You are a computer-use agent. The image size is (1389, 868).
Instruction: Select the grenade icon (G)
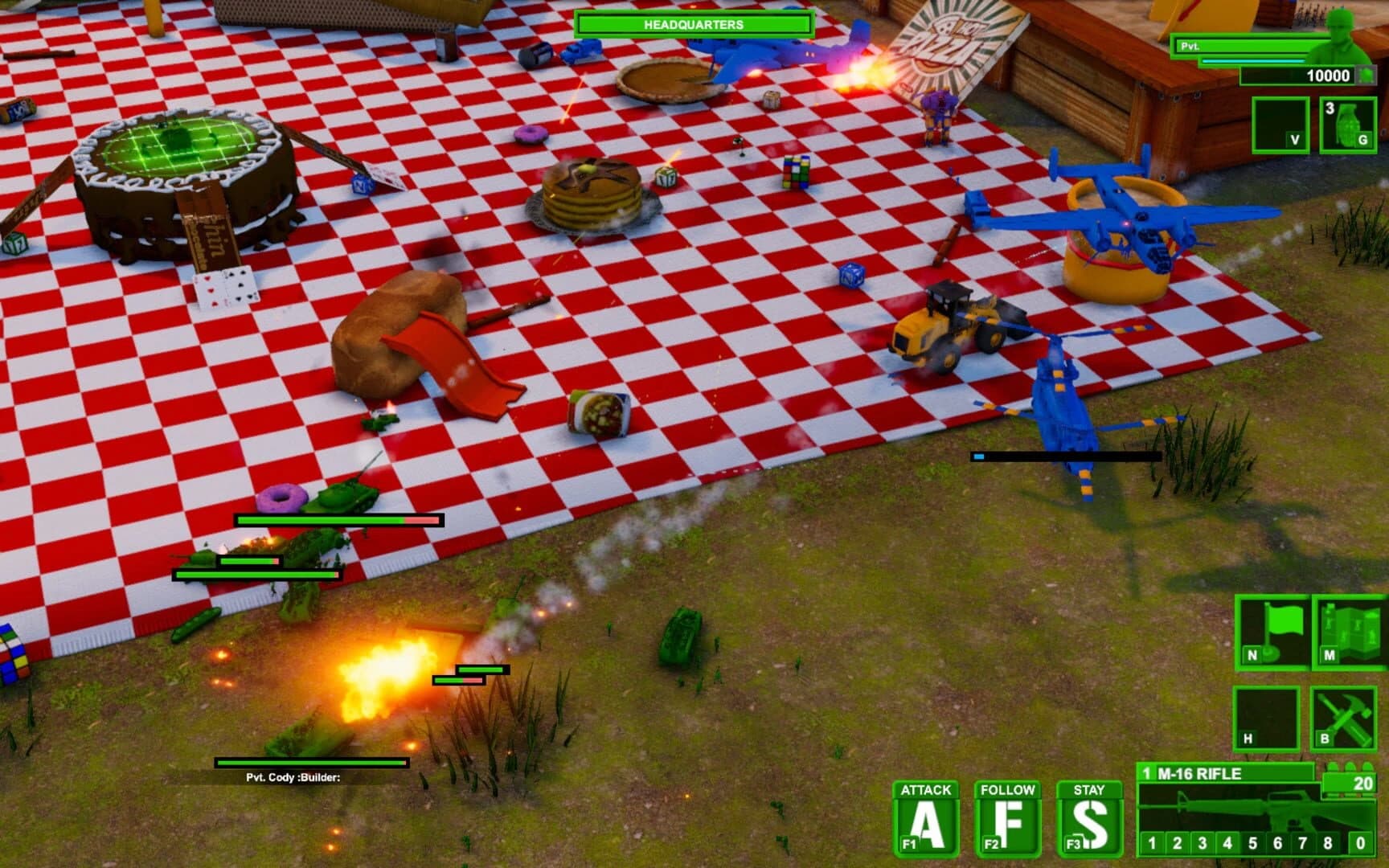(x=1347, y=125)
